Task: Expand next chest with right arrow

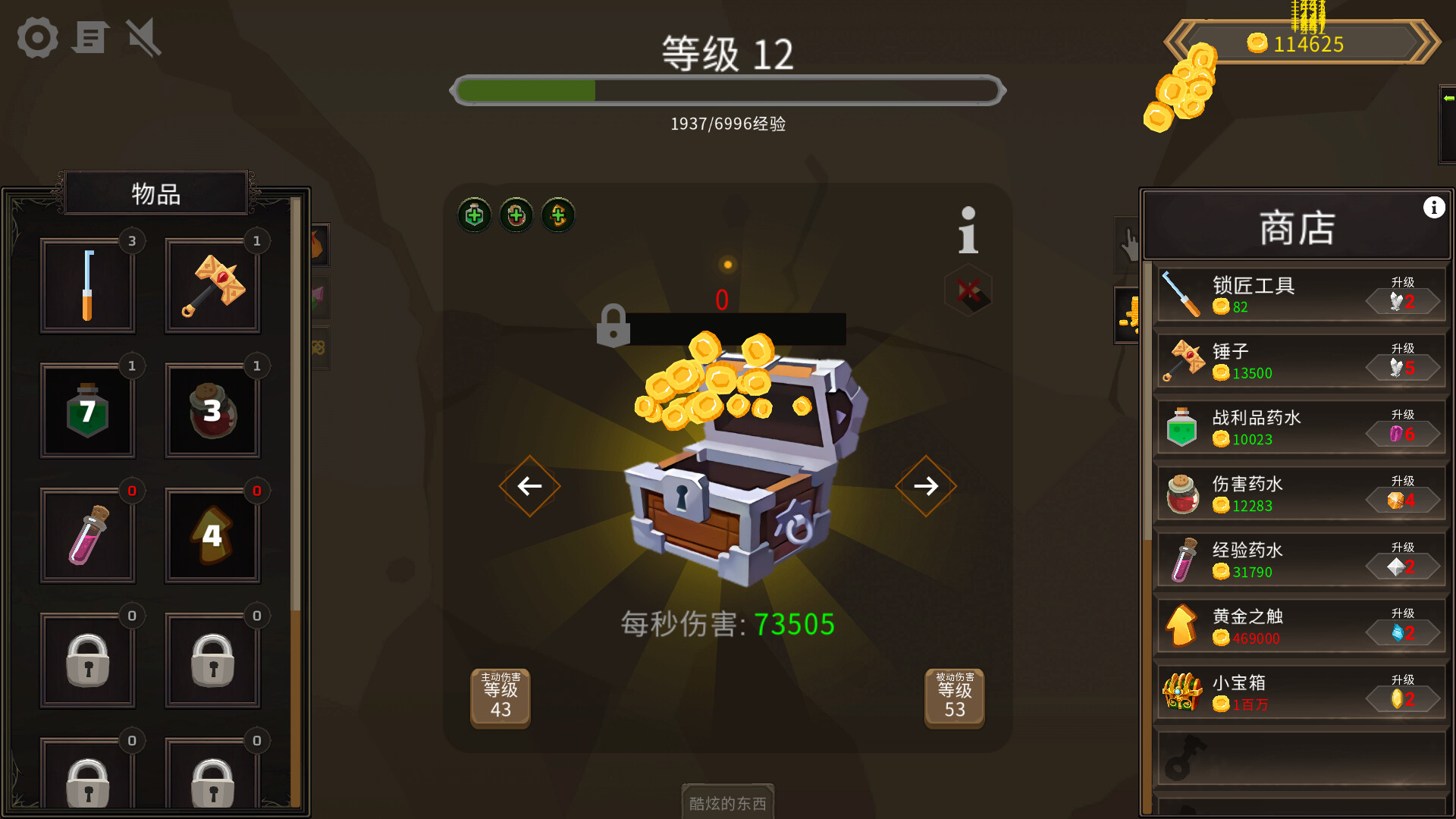Action: click(x=925, y=486)
